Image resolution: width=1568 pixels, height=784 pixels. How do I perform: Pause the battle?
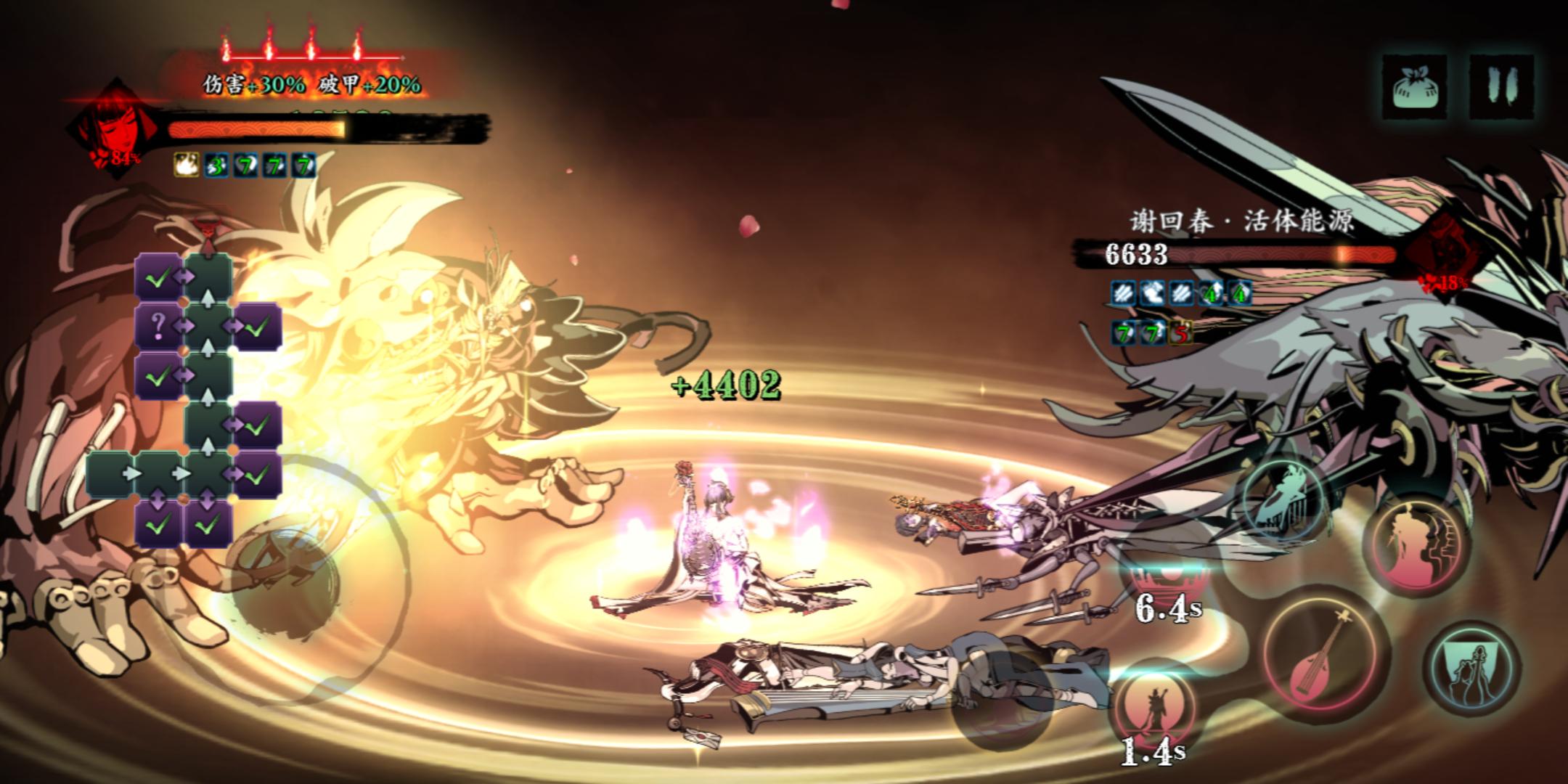point(1501,86)
